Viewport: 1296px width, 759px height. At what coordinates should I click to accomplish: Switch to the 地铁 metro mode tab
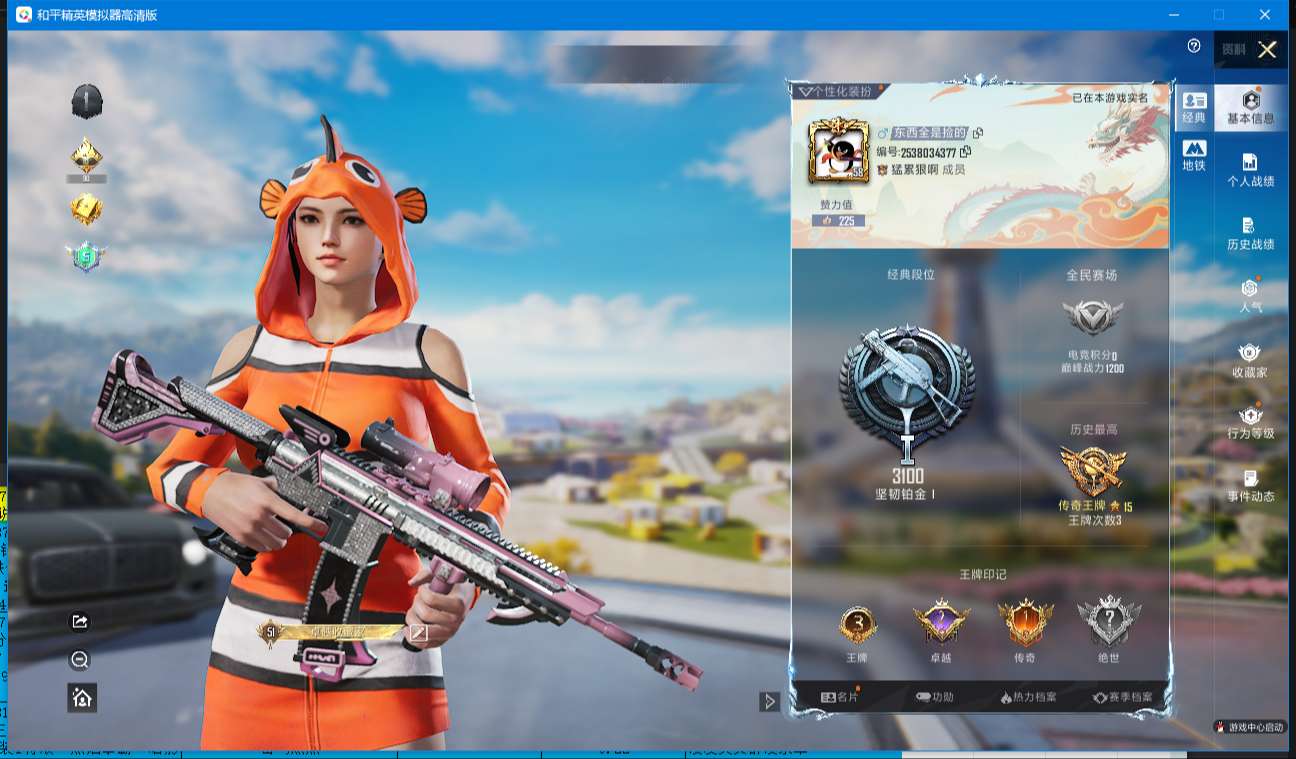[x=1194, y=155]
